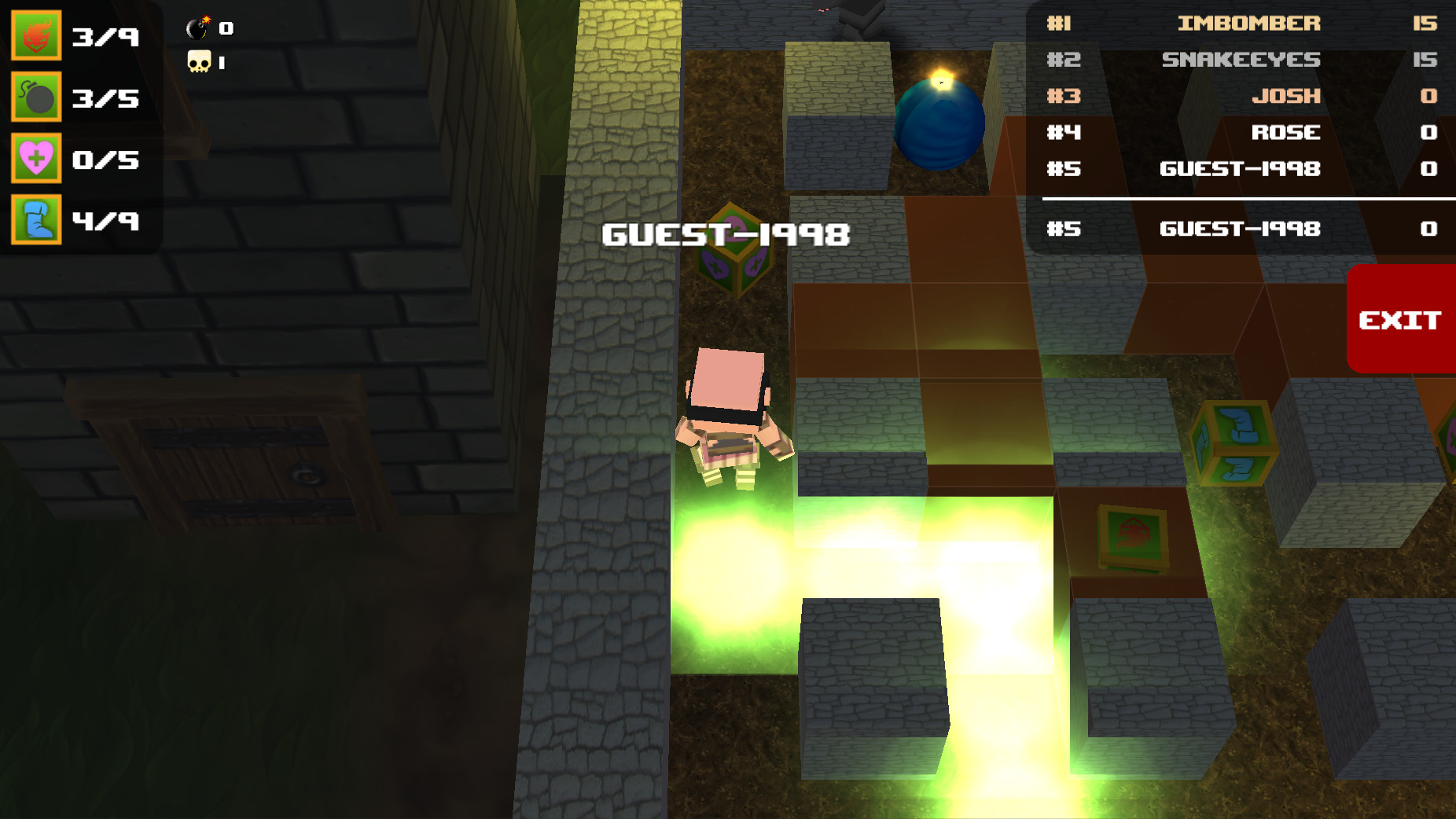Select leaderboard leader IMBOMBER
Screen dimensions: 1456x819
click(x=1242, y=24)
